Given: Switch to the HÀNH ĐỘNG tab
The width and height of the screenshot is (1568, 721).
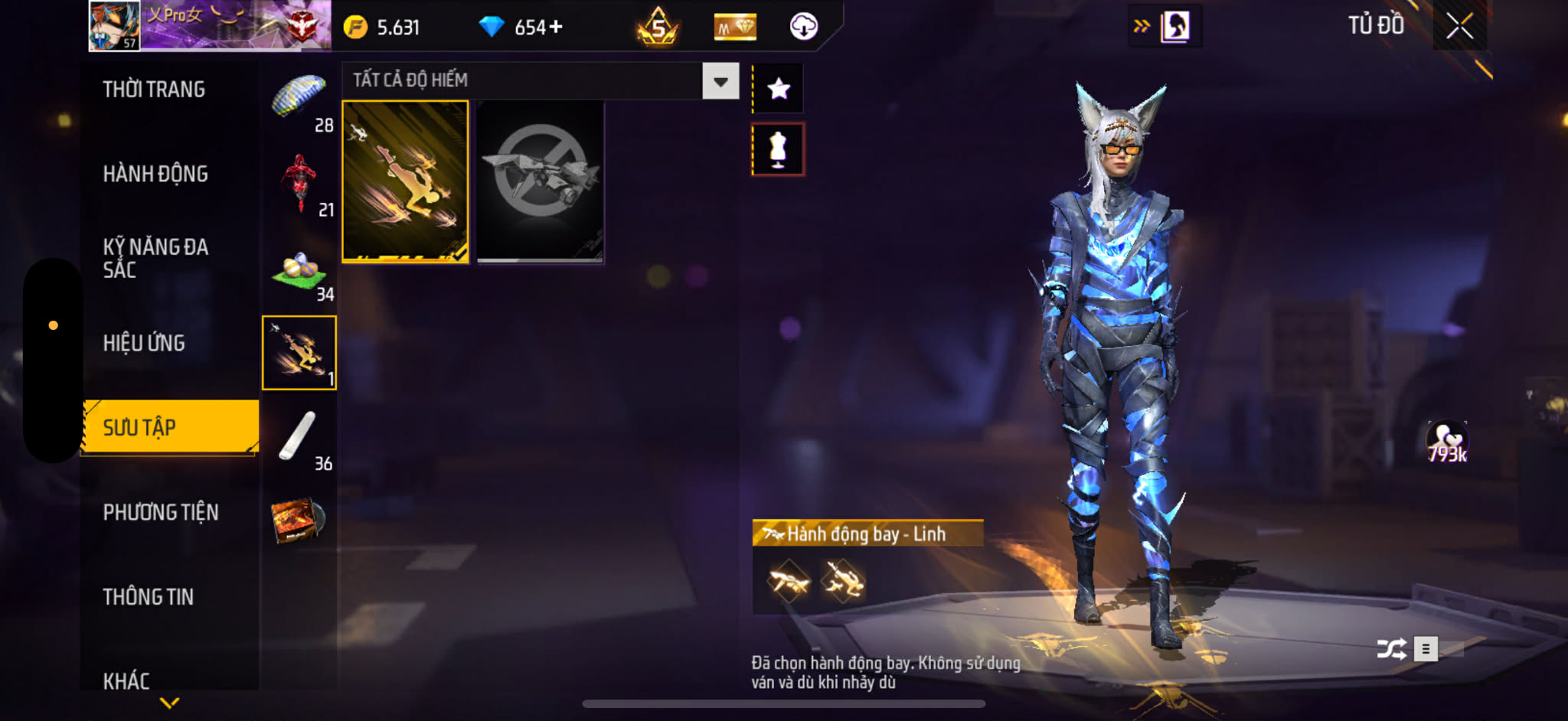Looking at the screenshot, I should pos(155,175).
